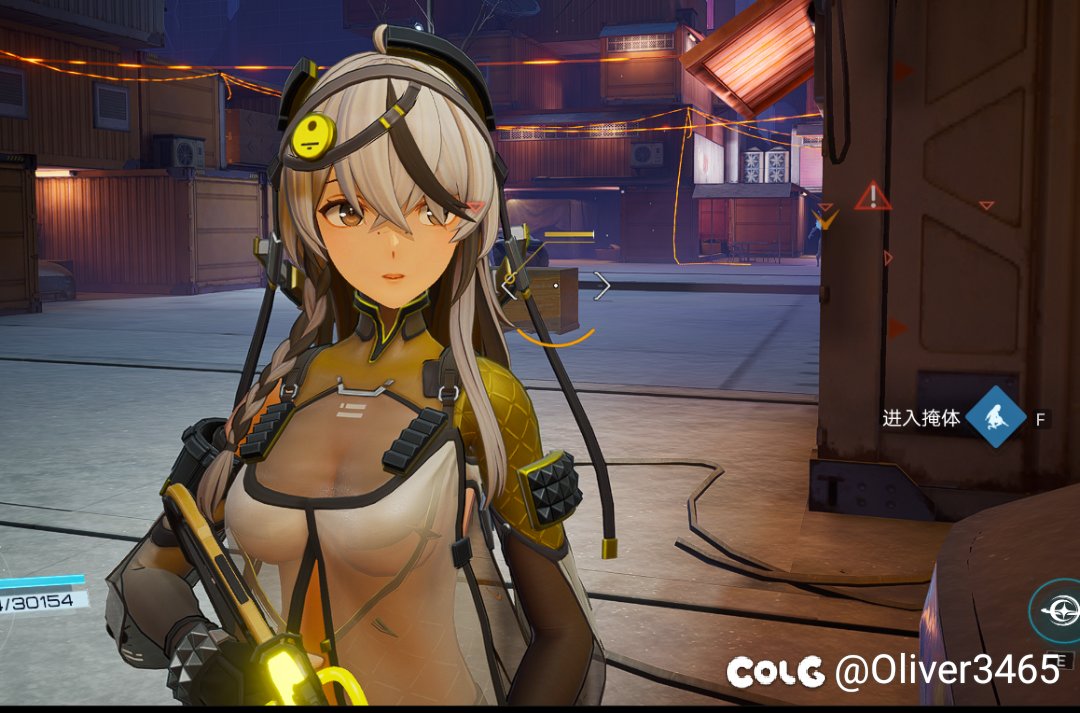The height and width of the screenshot is (713, 1080).
Task: Select the red warning triangle marker
Action: [872, 196]
